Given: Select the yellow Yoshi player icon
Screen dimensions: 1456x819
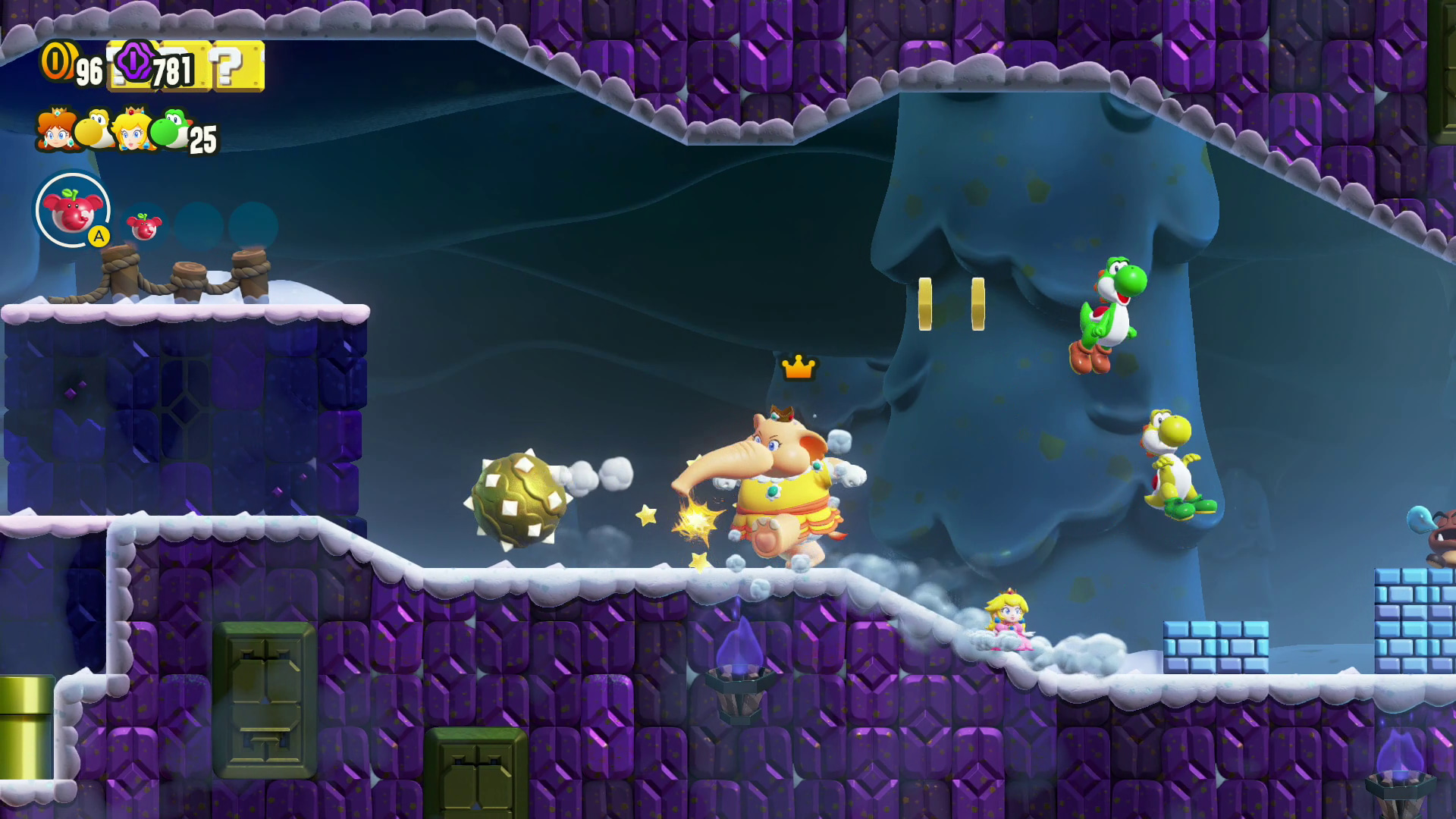Looking at the screenshot, I should point(95,130).
